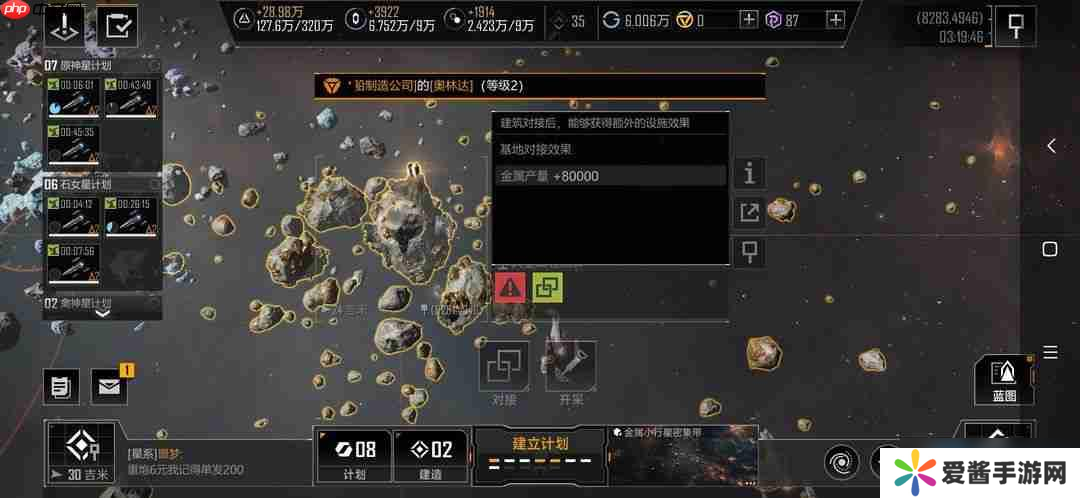Select the 00:45:35 fleet timer card
The width and height of the screenshot is (1080, 498).
pyautogui.click(x=74, y=144)
